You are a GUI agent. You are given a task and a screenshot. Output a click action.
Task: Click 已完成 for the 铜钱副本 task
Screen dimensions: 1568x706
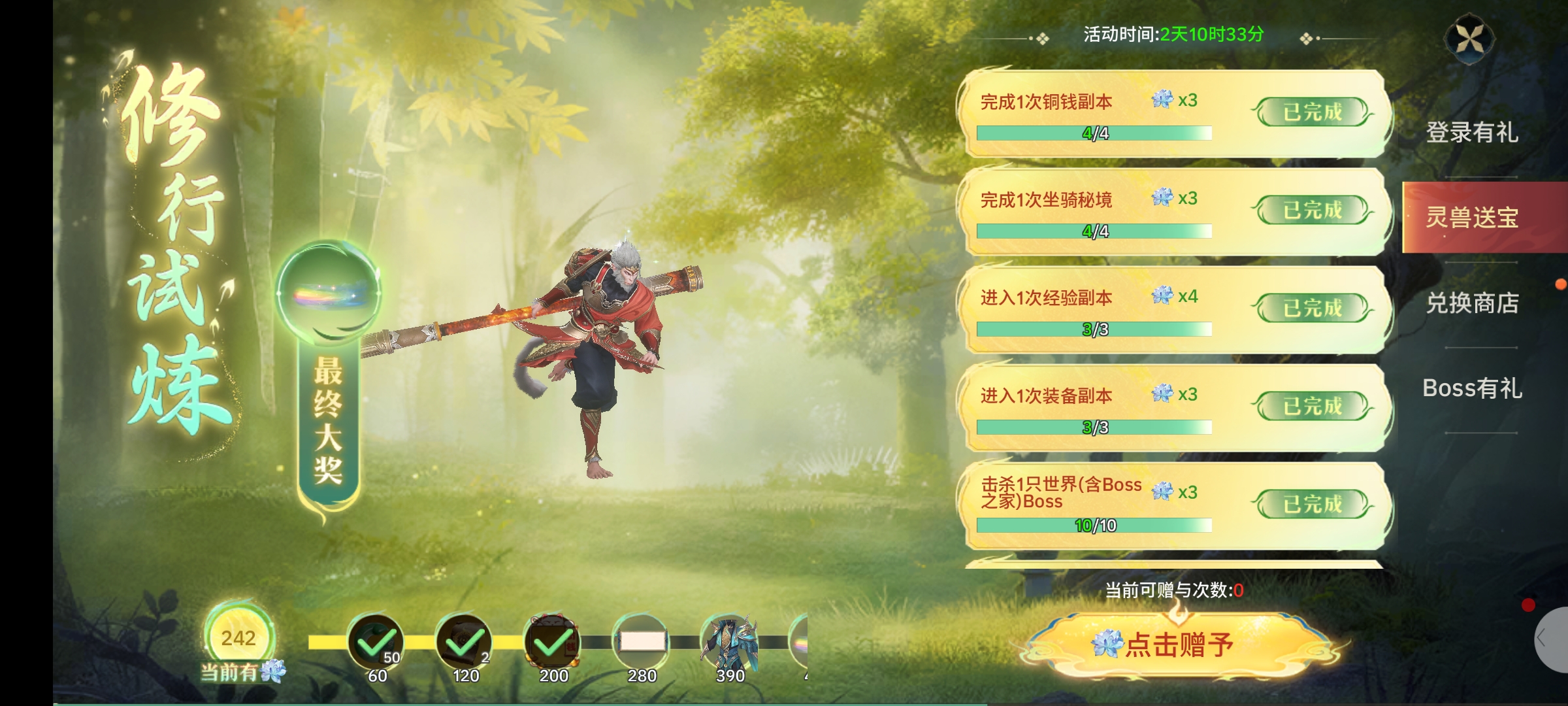click(x=1312, y=112)
